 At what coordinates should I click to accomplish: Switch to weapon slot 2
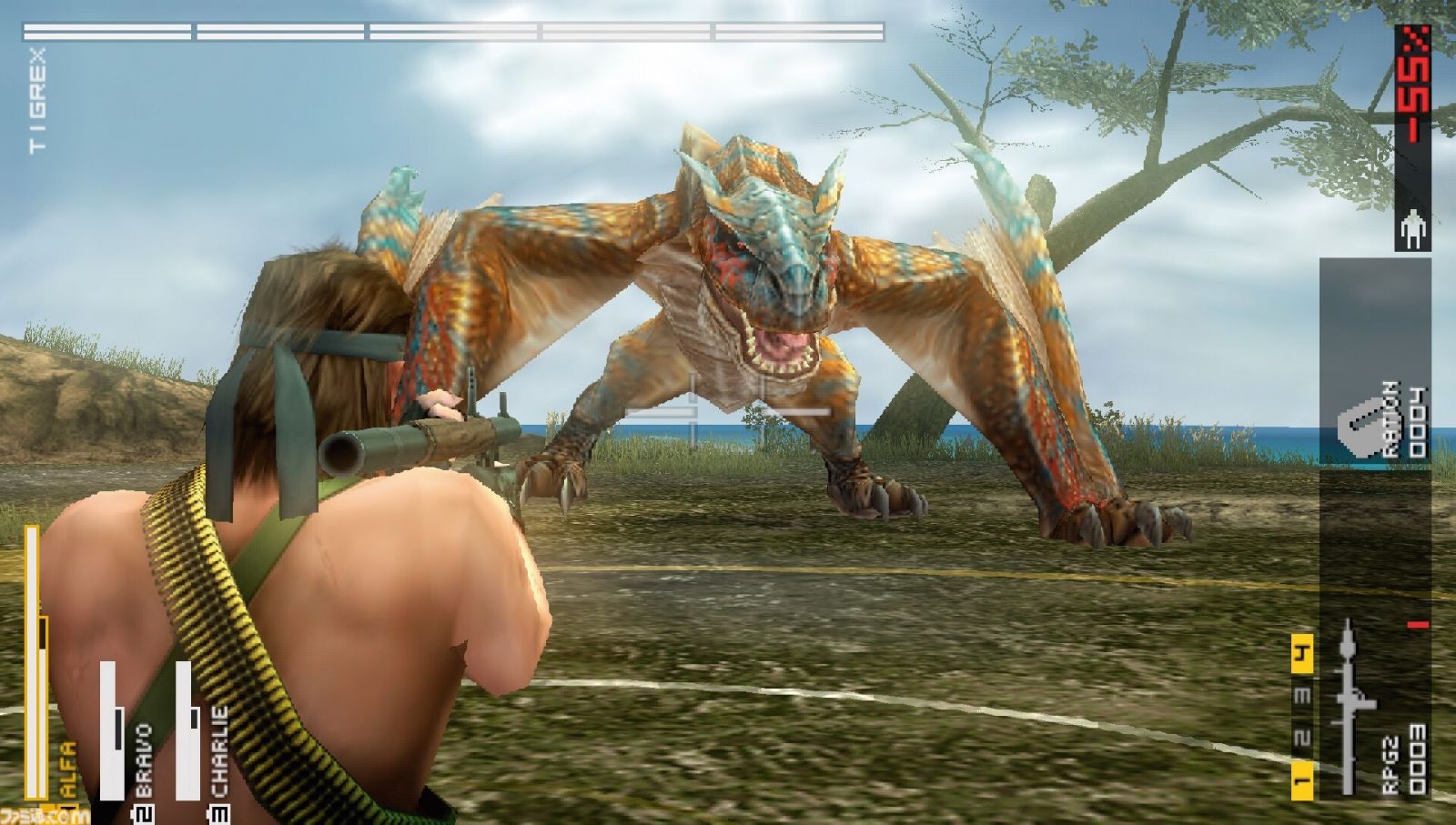click(x=1301, y=738)
